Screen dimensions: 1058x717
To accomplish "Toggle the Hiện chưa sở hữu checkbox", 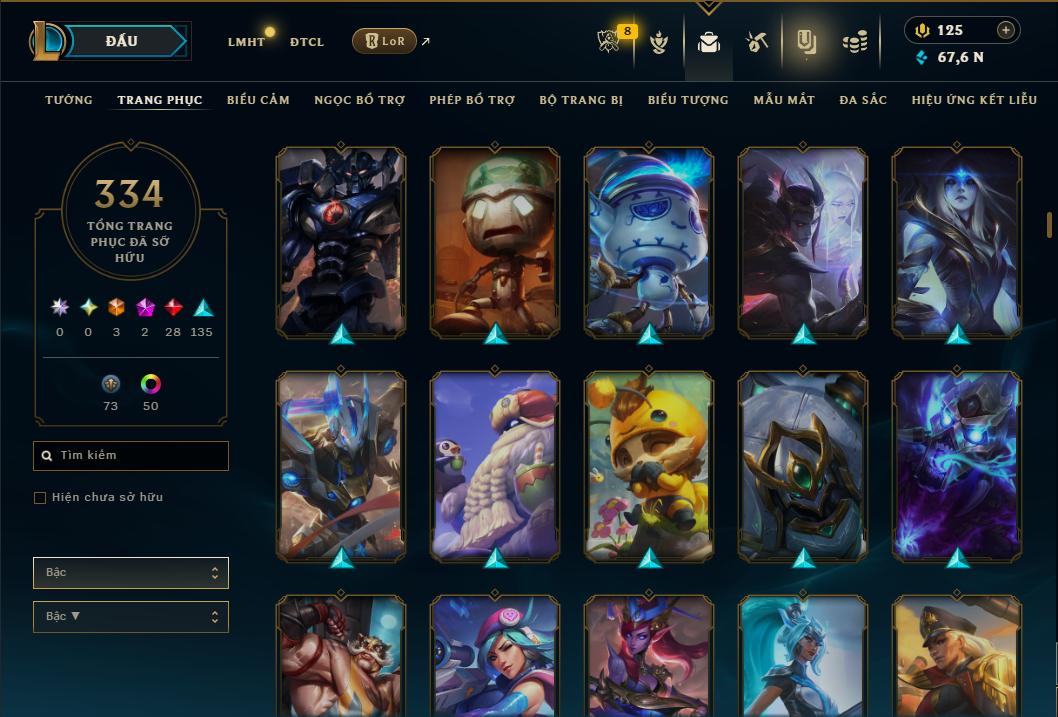I will [x=40, y=498].
